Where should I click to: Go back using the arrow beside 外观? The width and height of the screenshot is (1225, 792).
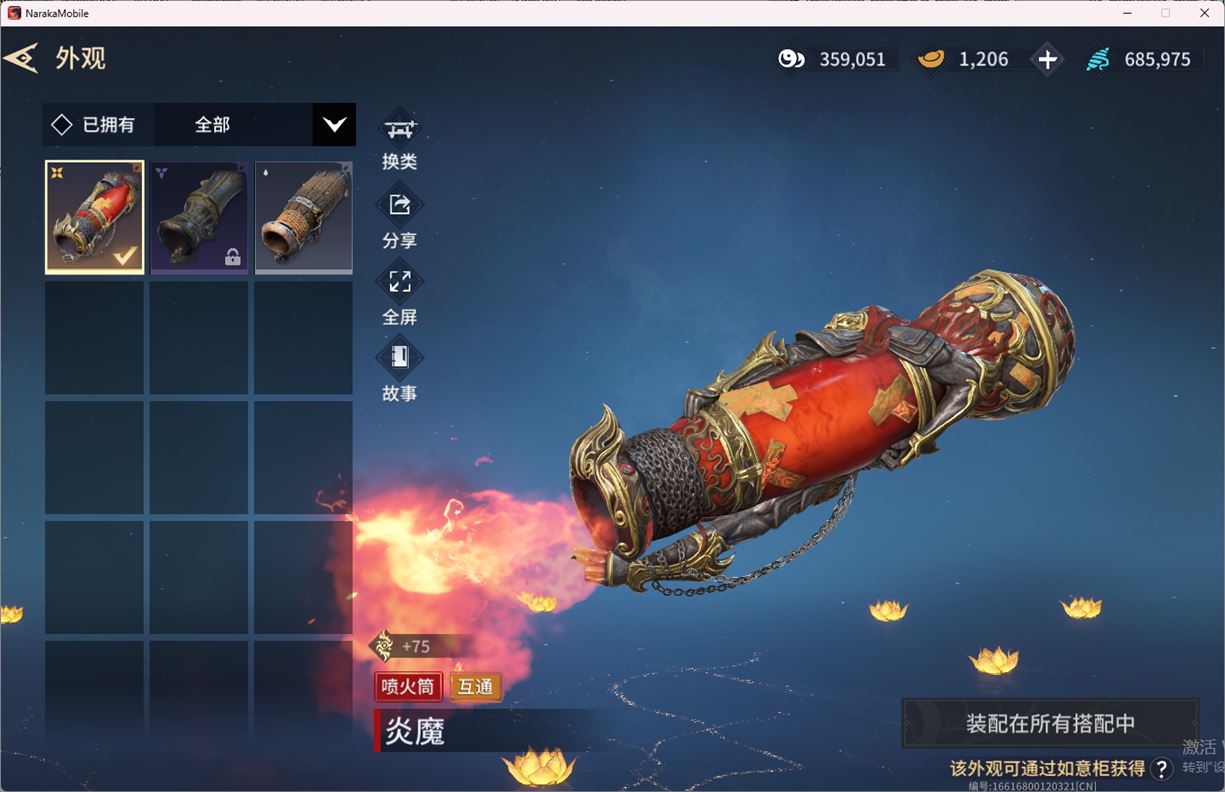click(21, 58)
